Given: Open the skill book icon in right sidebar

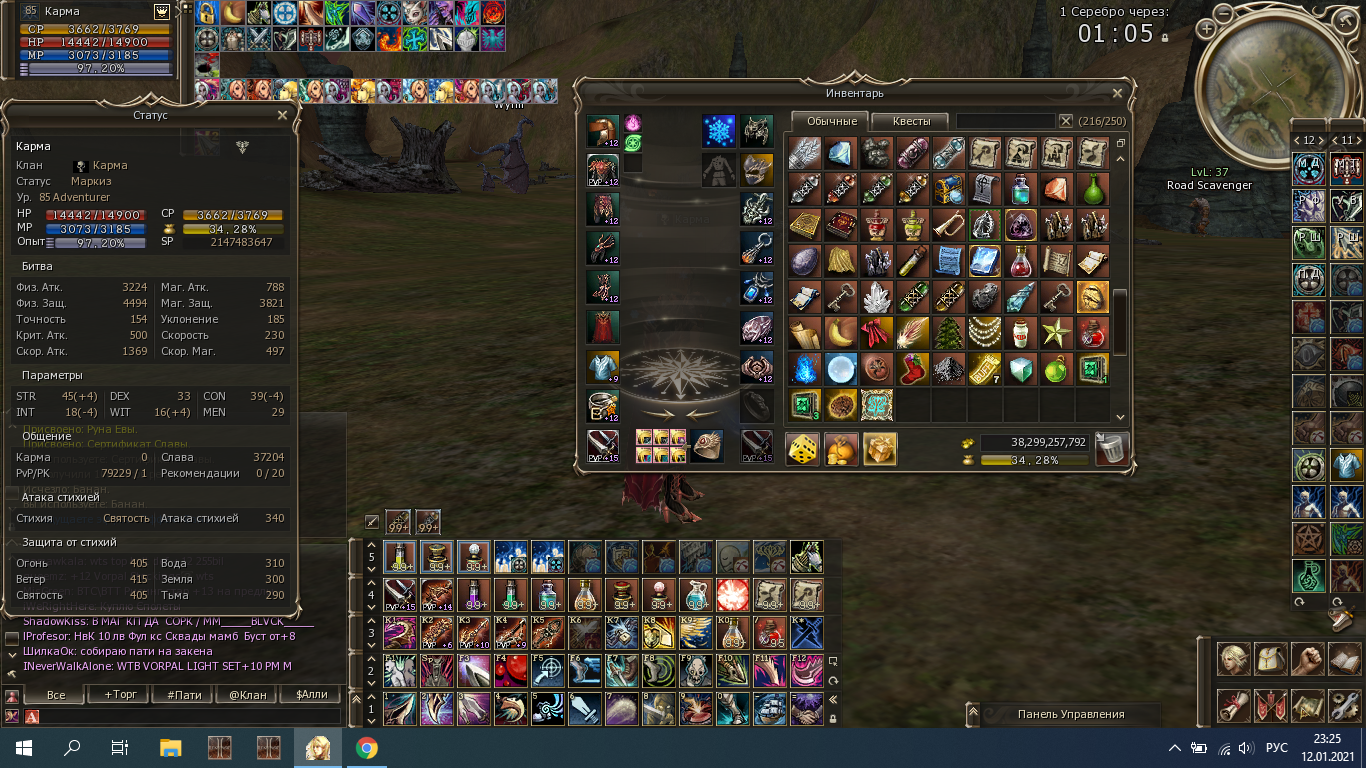Looking at the screenshot, I should 1345,661.
